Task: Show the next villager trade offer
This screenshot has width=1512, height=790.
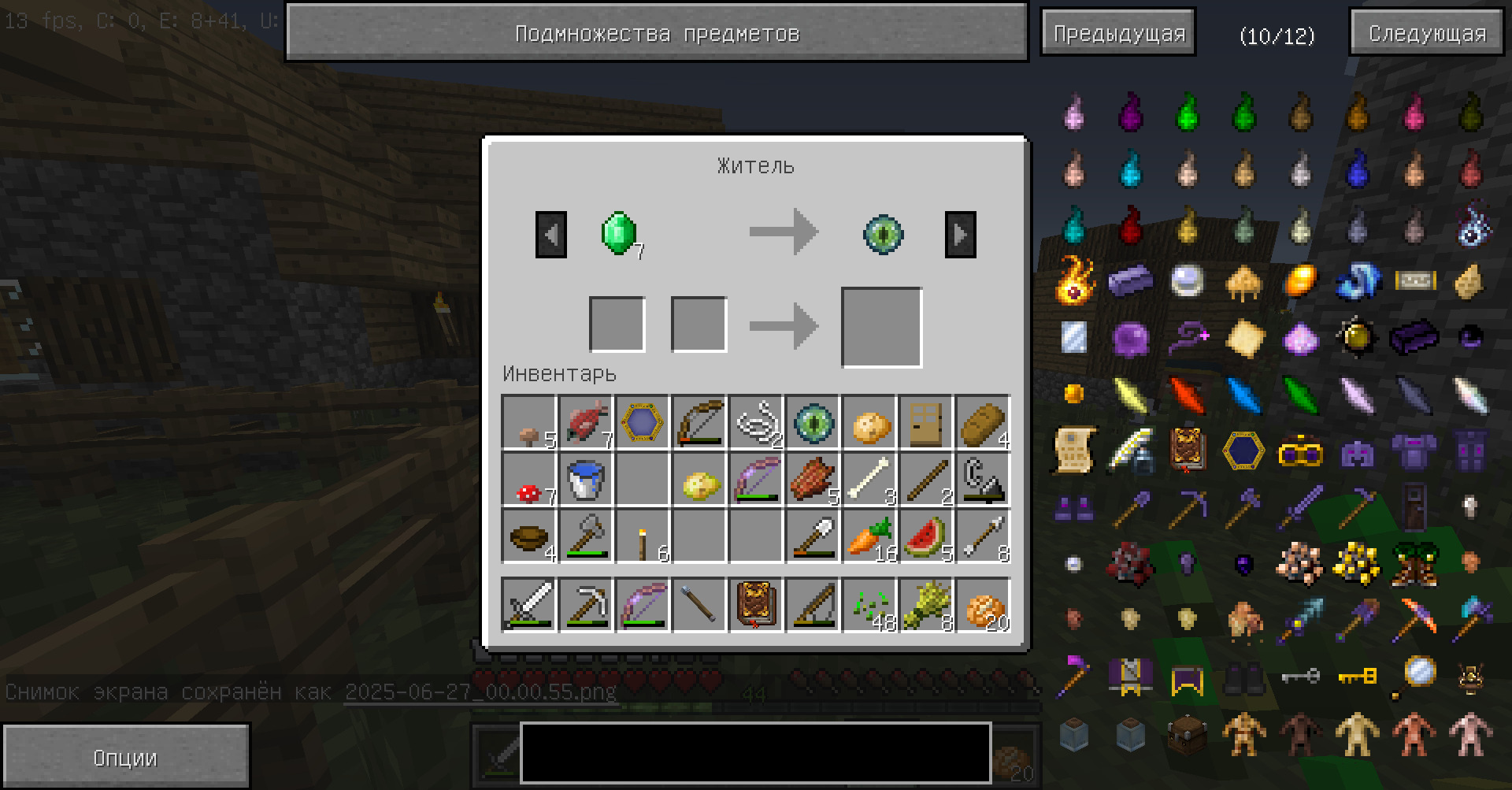Action: click(960, 234)
